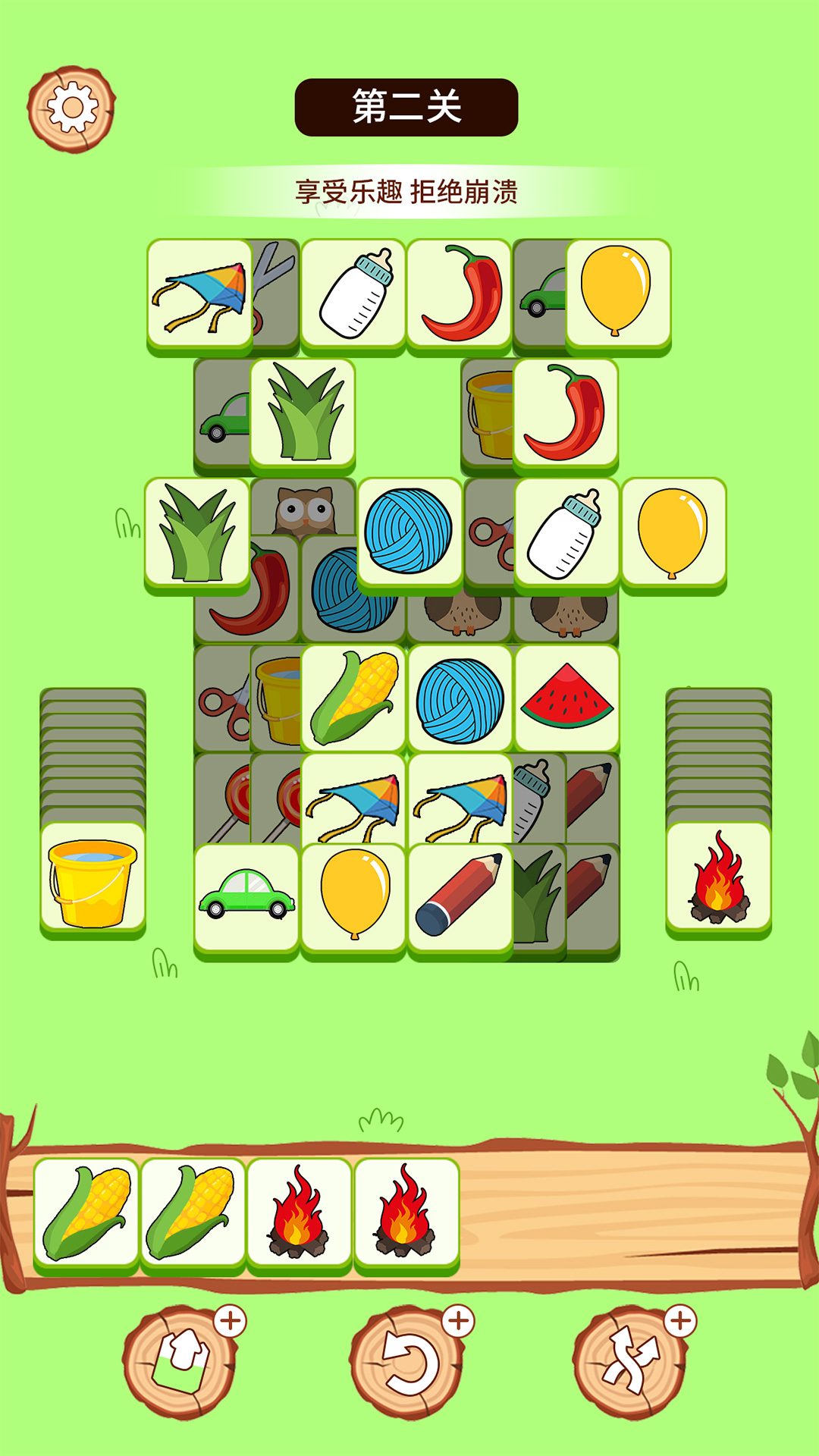
Task: Use the undo arrow power-up
Action: (x=407, y=1363)
